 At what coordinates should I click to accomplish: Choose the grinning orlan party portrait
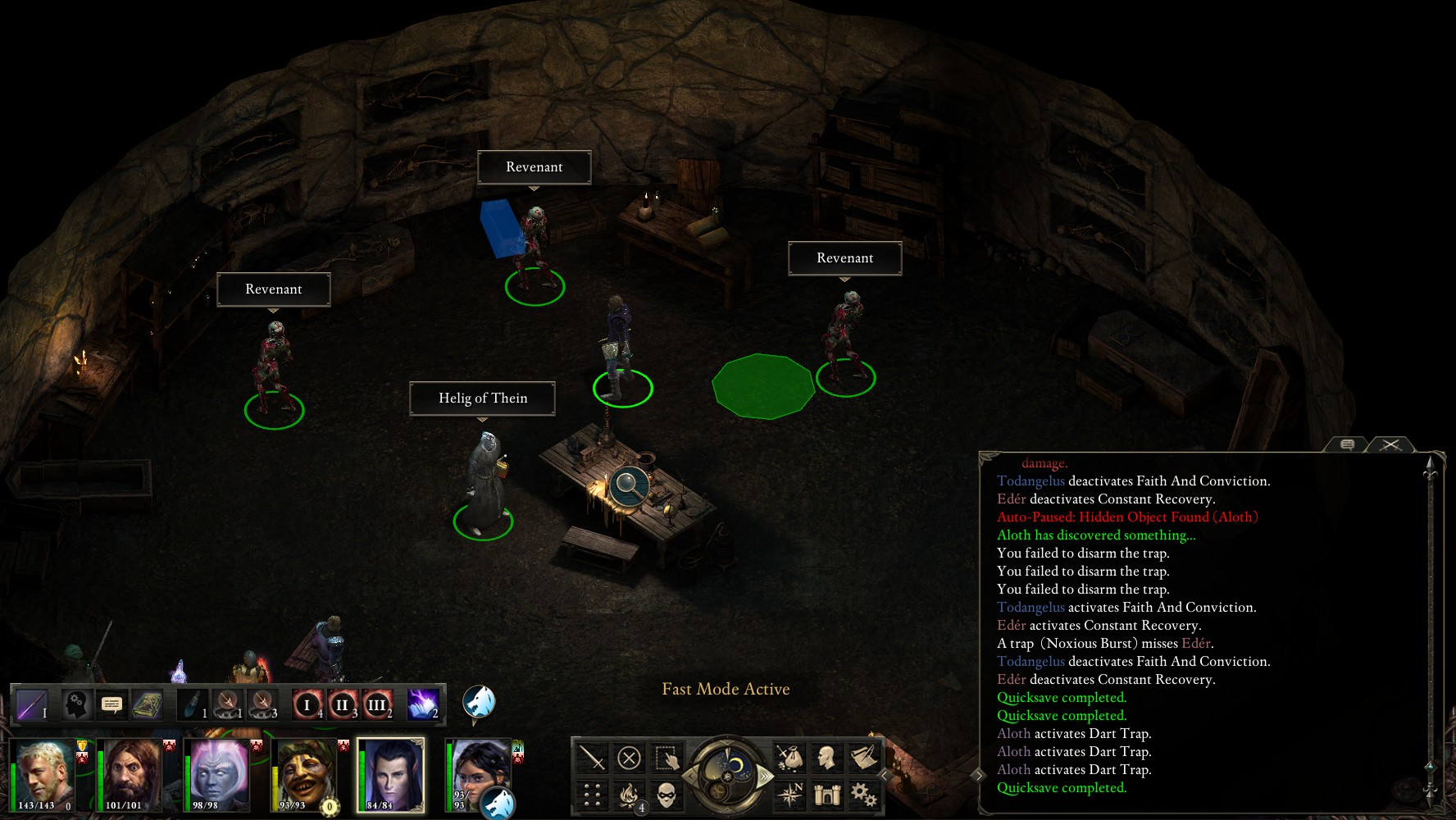pyautogui.click(x=305, y=774)
